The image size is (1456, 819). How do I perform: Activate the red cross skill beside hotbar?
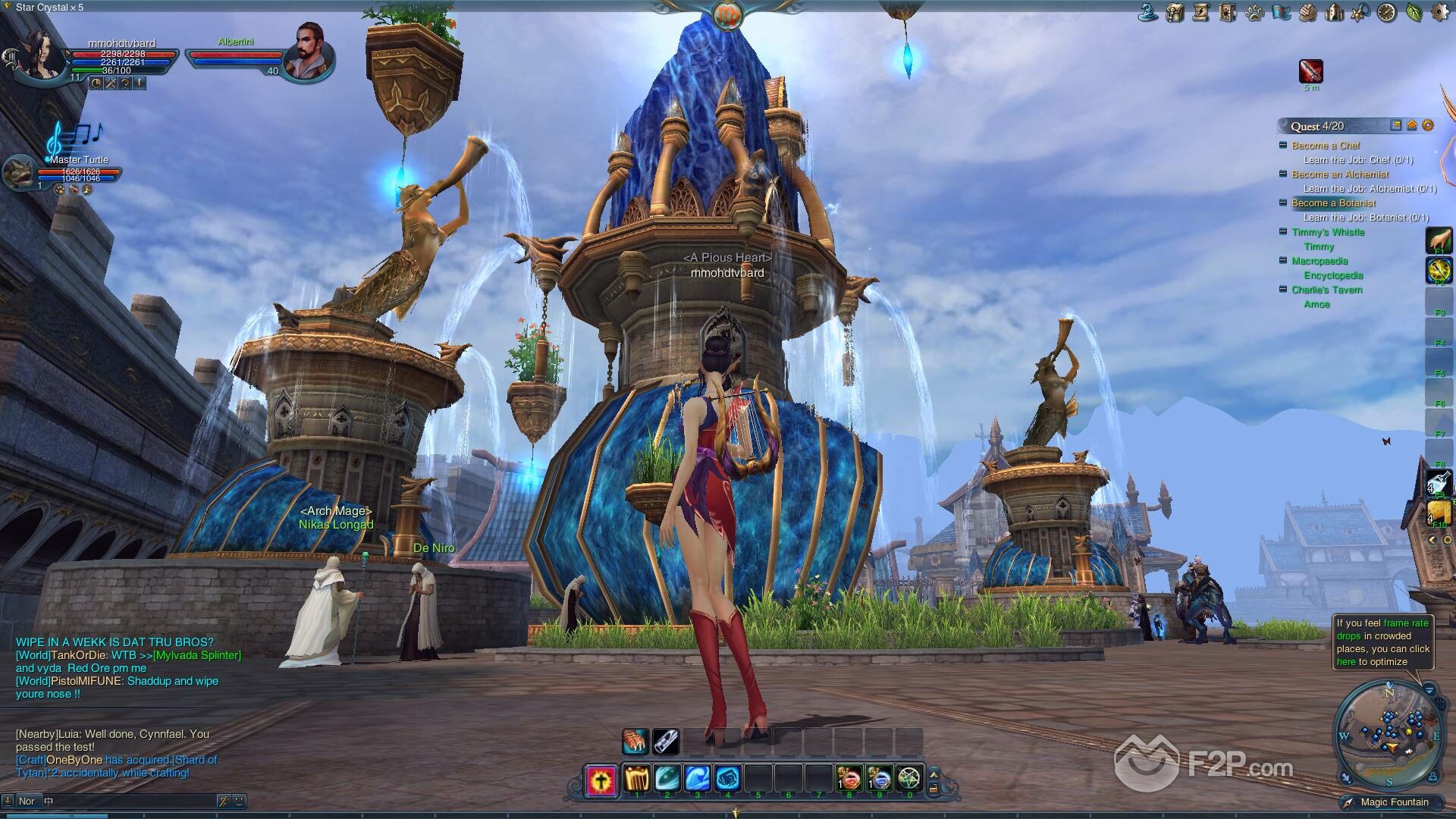pyautogui.click(x=601, y=780)
